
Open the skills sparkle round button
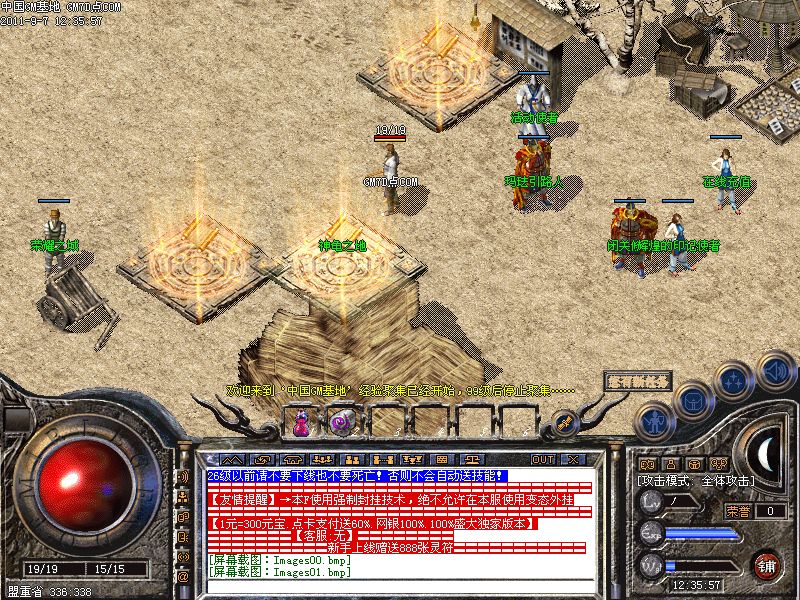click(x=733, y=381)
